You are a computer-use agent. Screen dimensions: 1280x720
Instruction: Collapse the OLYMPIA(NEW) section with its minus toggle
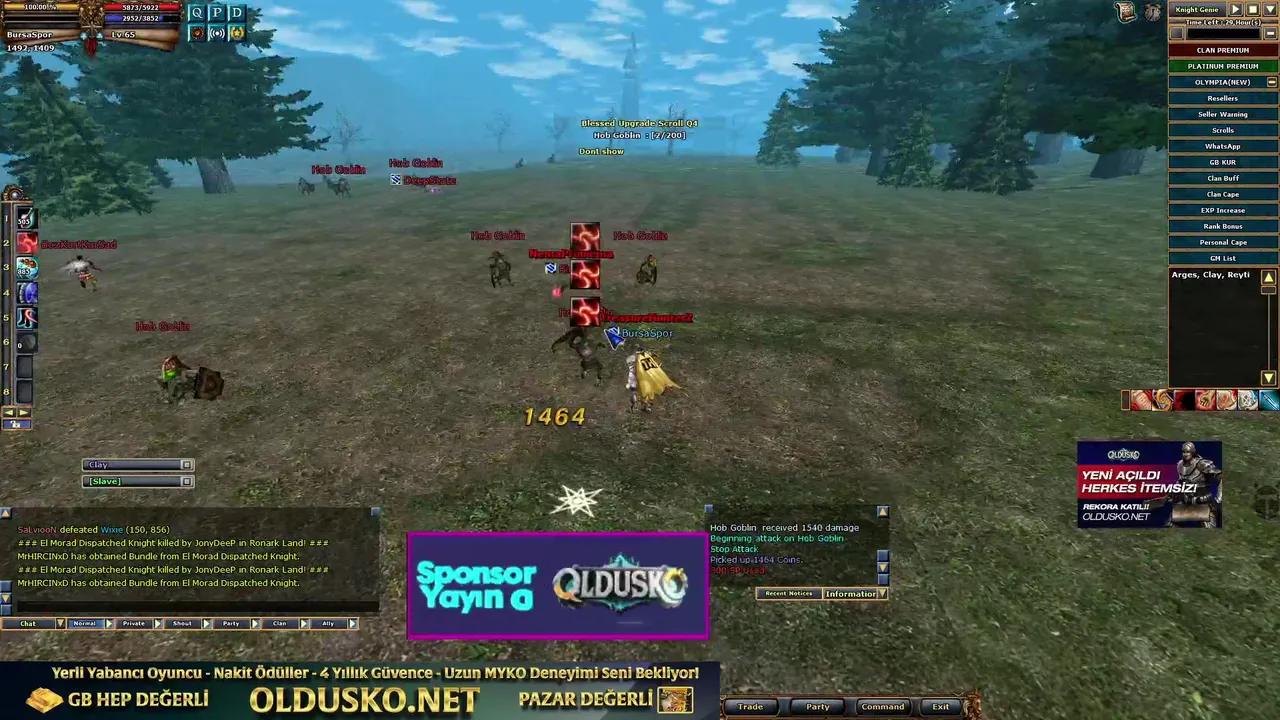coord(1270,82)
